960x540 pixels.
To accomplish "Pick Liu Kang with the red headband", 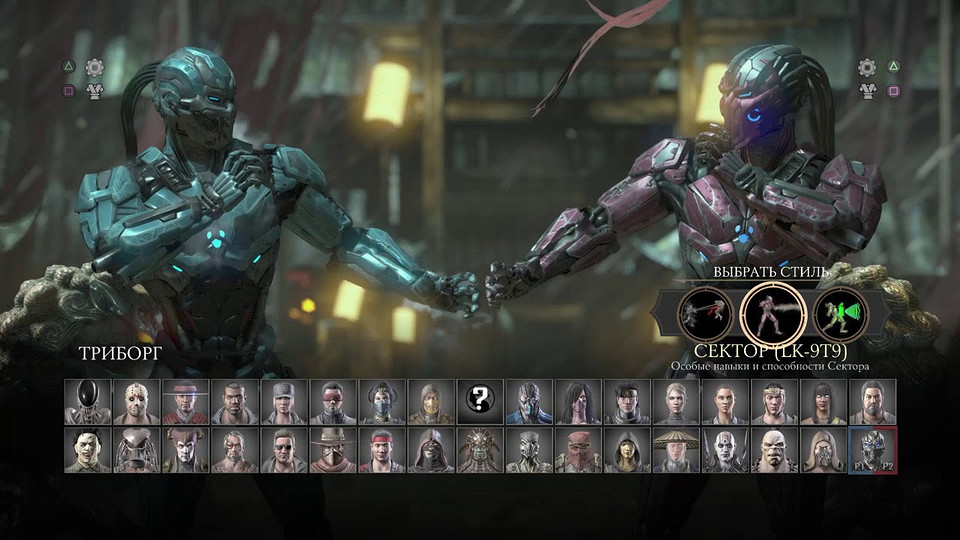I will coord(382,450).
